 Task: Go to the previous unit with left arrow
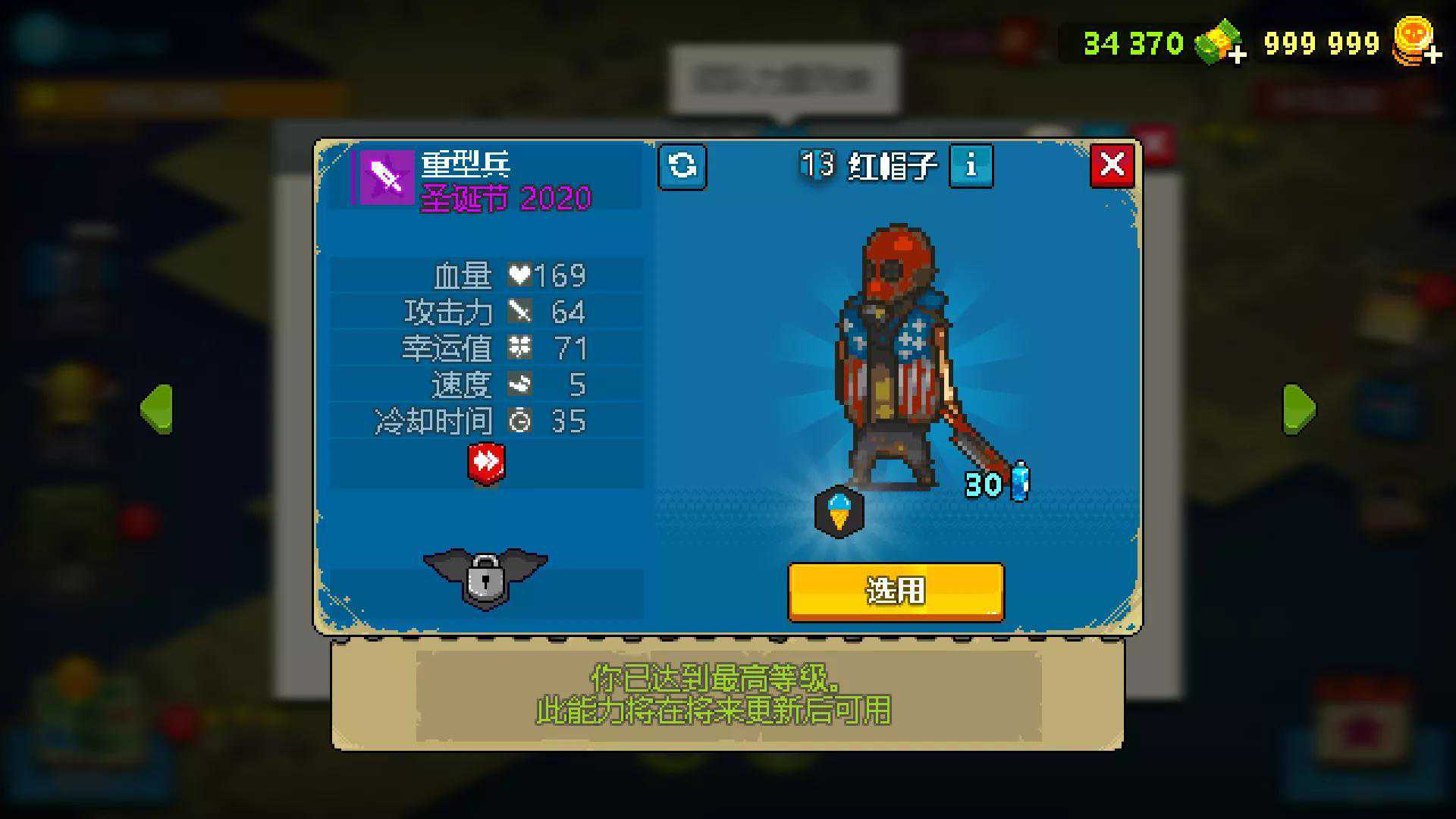click(157, 409)
